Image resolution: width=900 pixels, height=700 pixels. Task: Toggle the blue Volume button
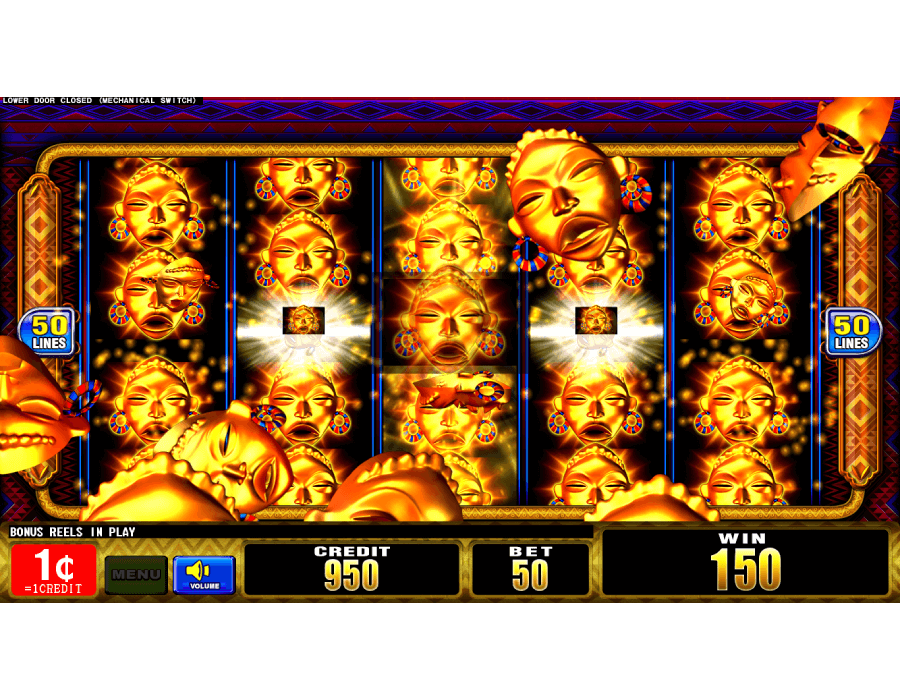[204, 574]
